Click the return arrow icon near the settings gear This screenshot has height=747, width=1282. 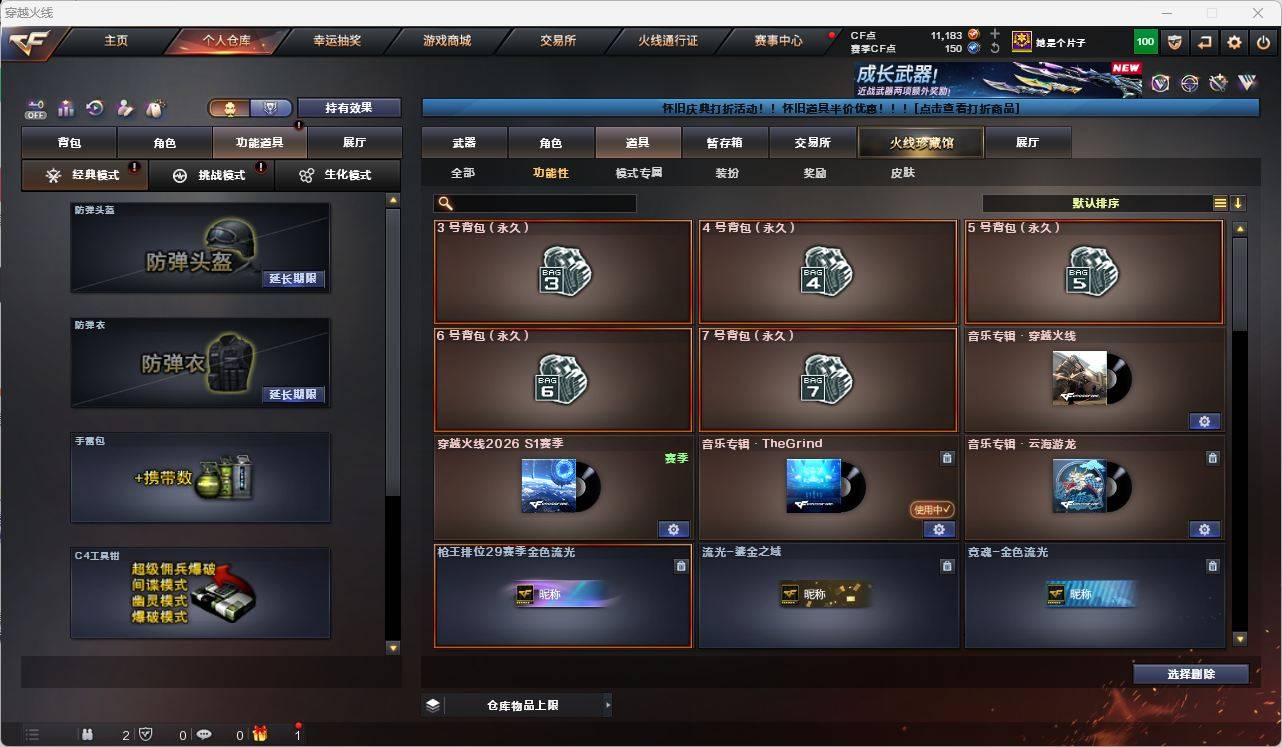tap(1203, 42)
